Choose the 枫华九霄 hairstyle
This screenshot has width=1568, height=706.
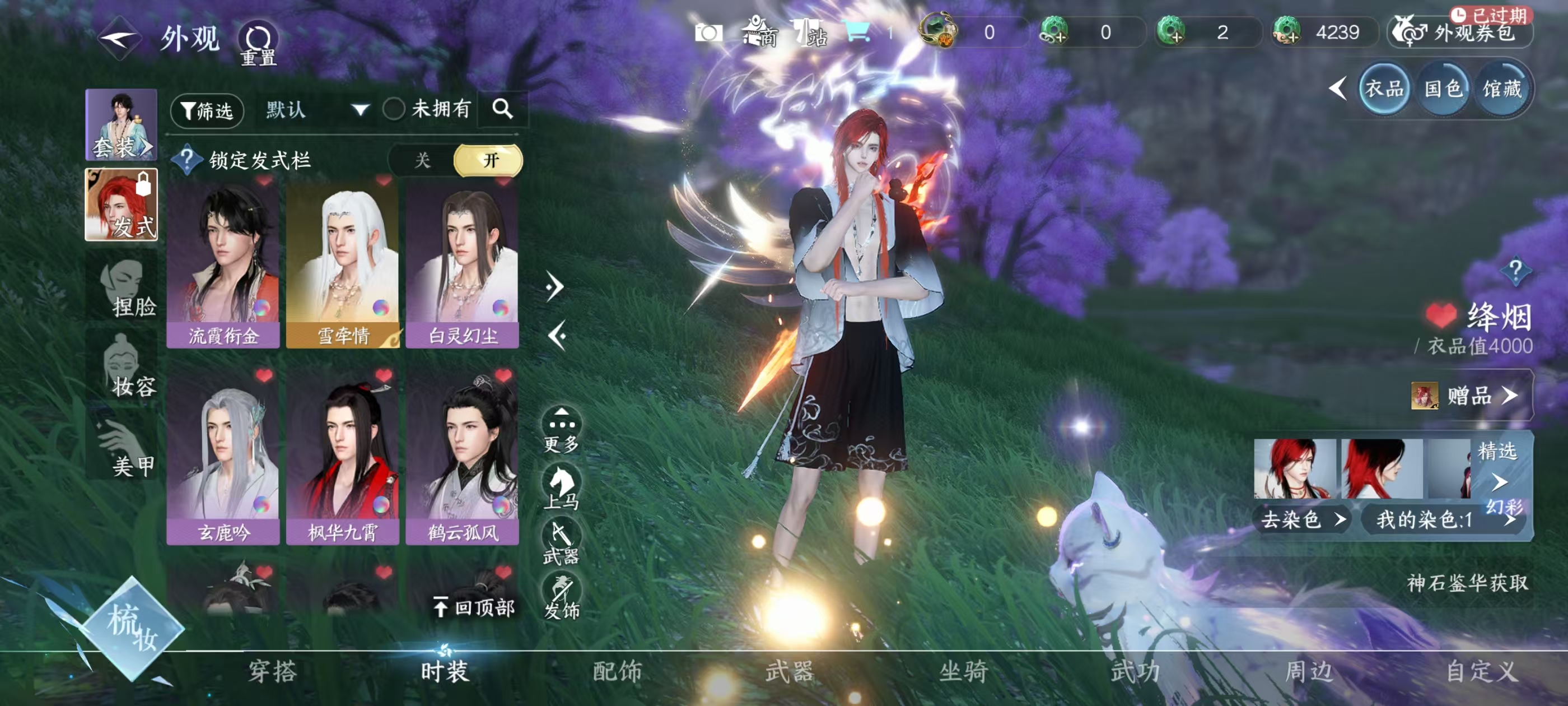pyautogui.click(x=343, y=457)
